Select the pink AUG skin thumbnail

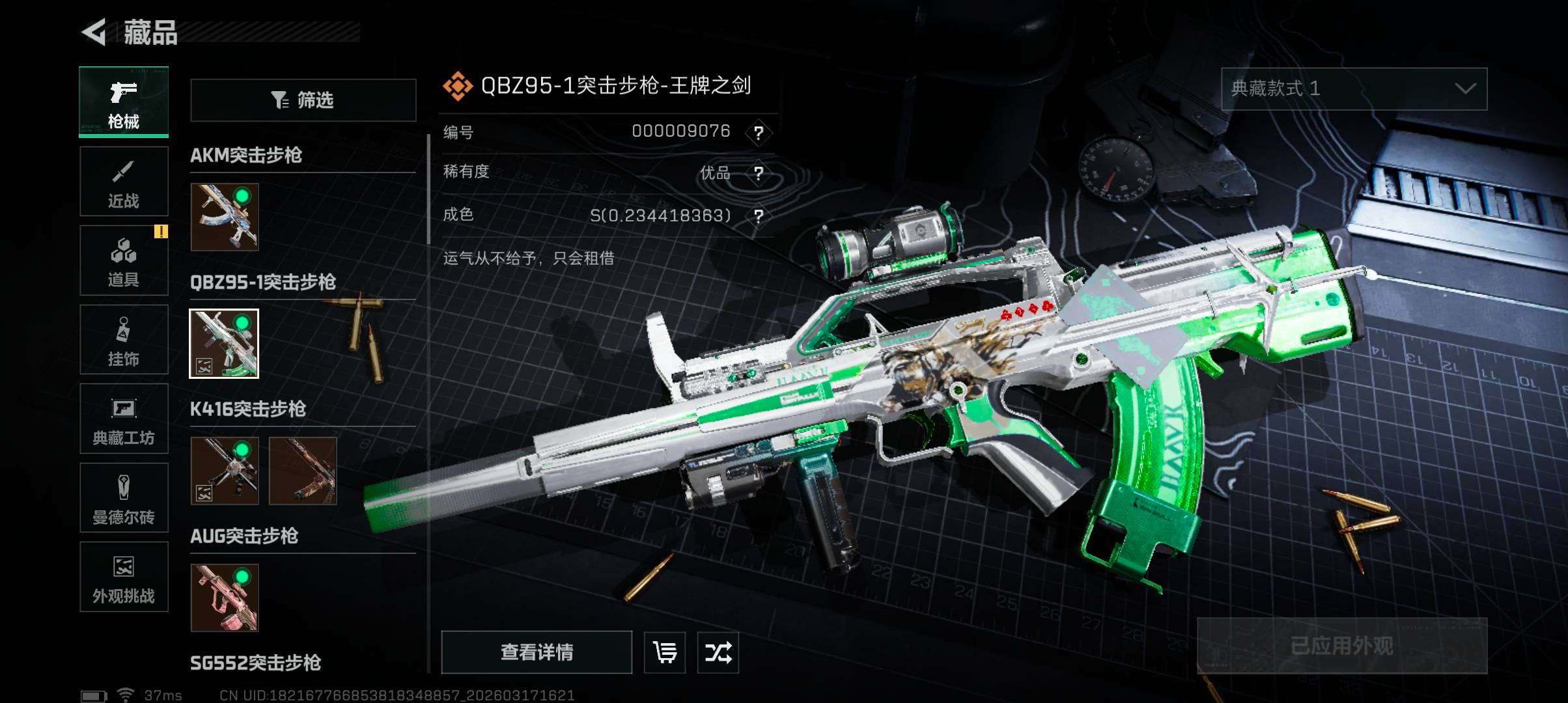tap(225, 598)
